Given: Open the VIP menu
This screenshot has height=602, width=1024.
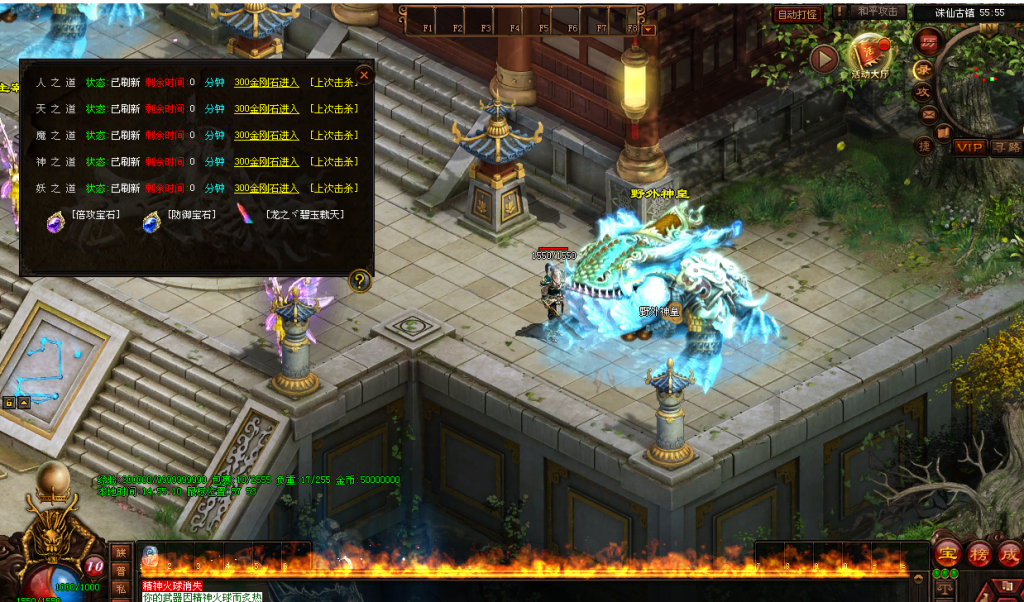Looking at the screenshot, I should coord(968,147).
